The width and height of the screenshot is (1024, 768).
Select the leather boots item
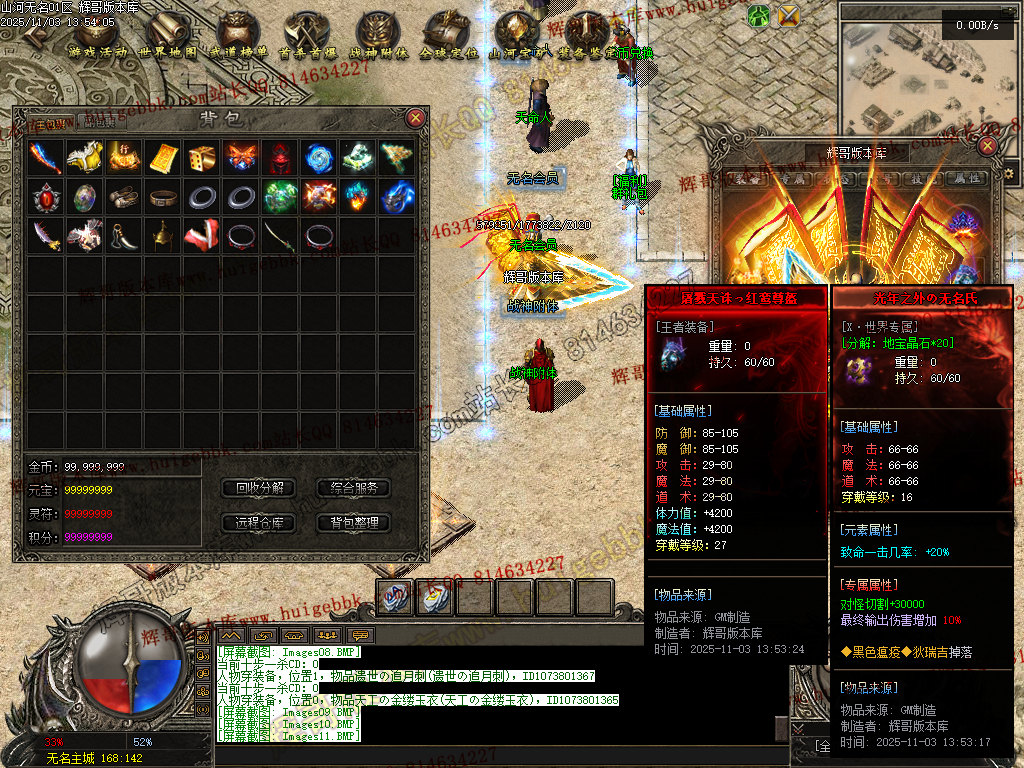coord(123,196)
